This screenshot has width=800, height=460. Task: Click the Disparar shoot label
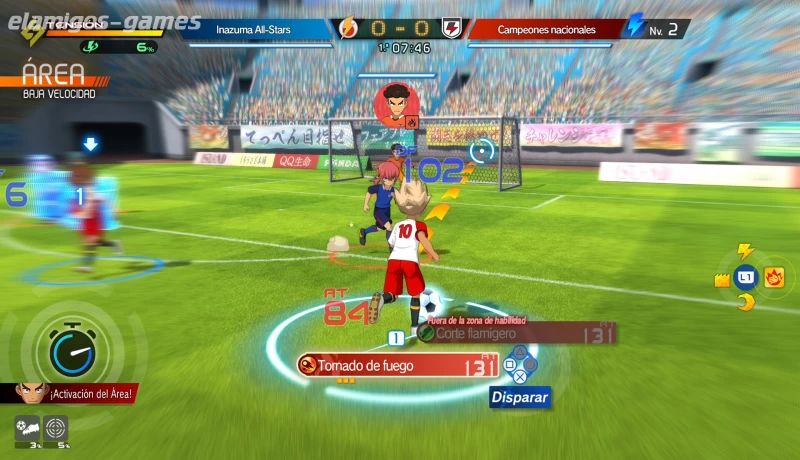[519, 397]
